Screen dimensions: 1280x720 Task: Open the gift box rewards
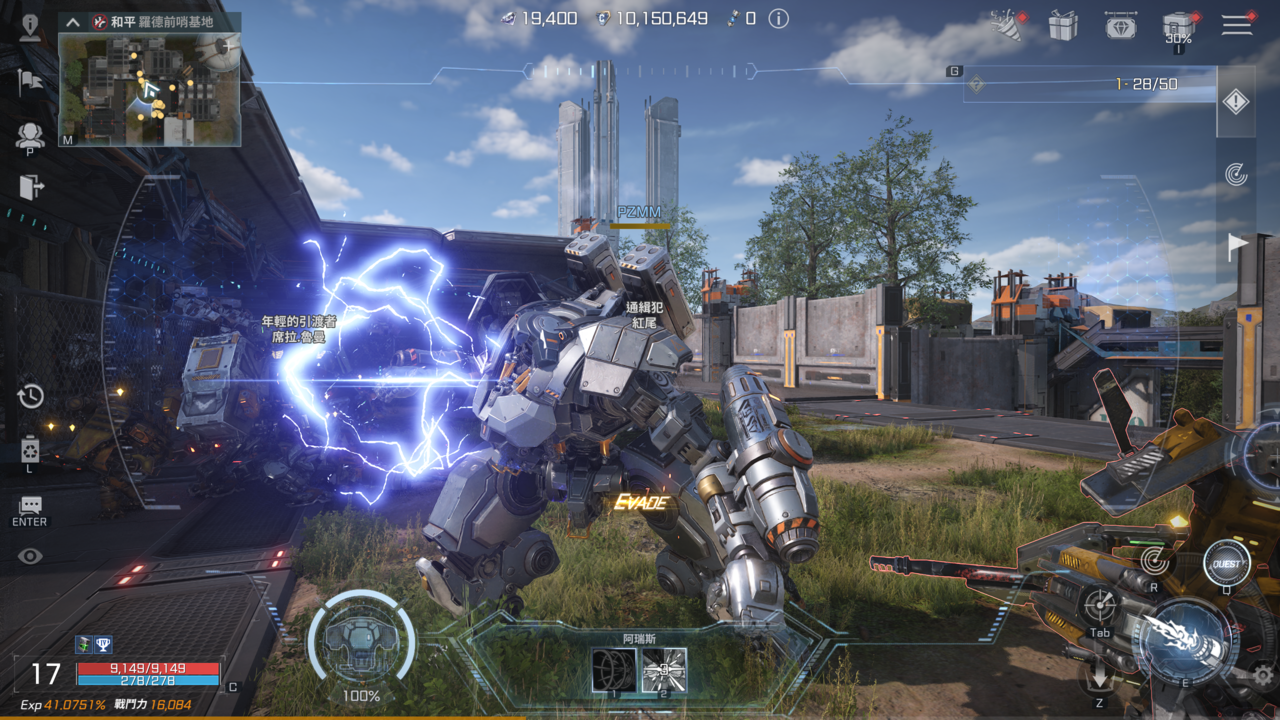click(1063, 25)
